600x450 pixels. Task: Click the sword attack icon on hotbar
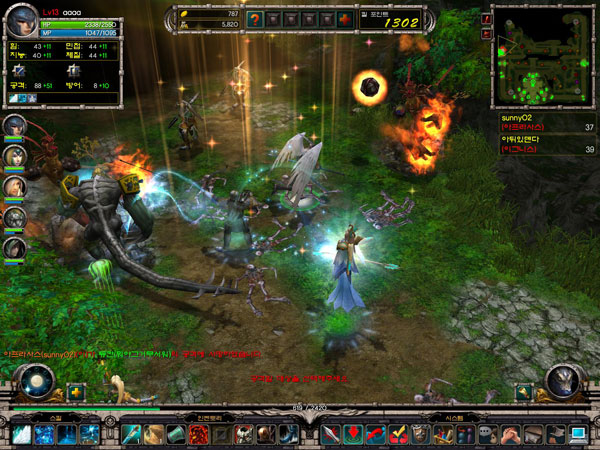(x=331, y=434)
